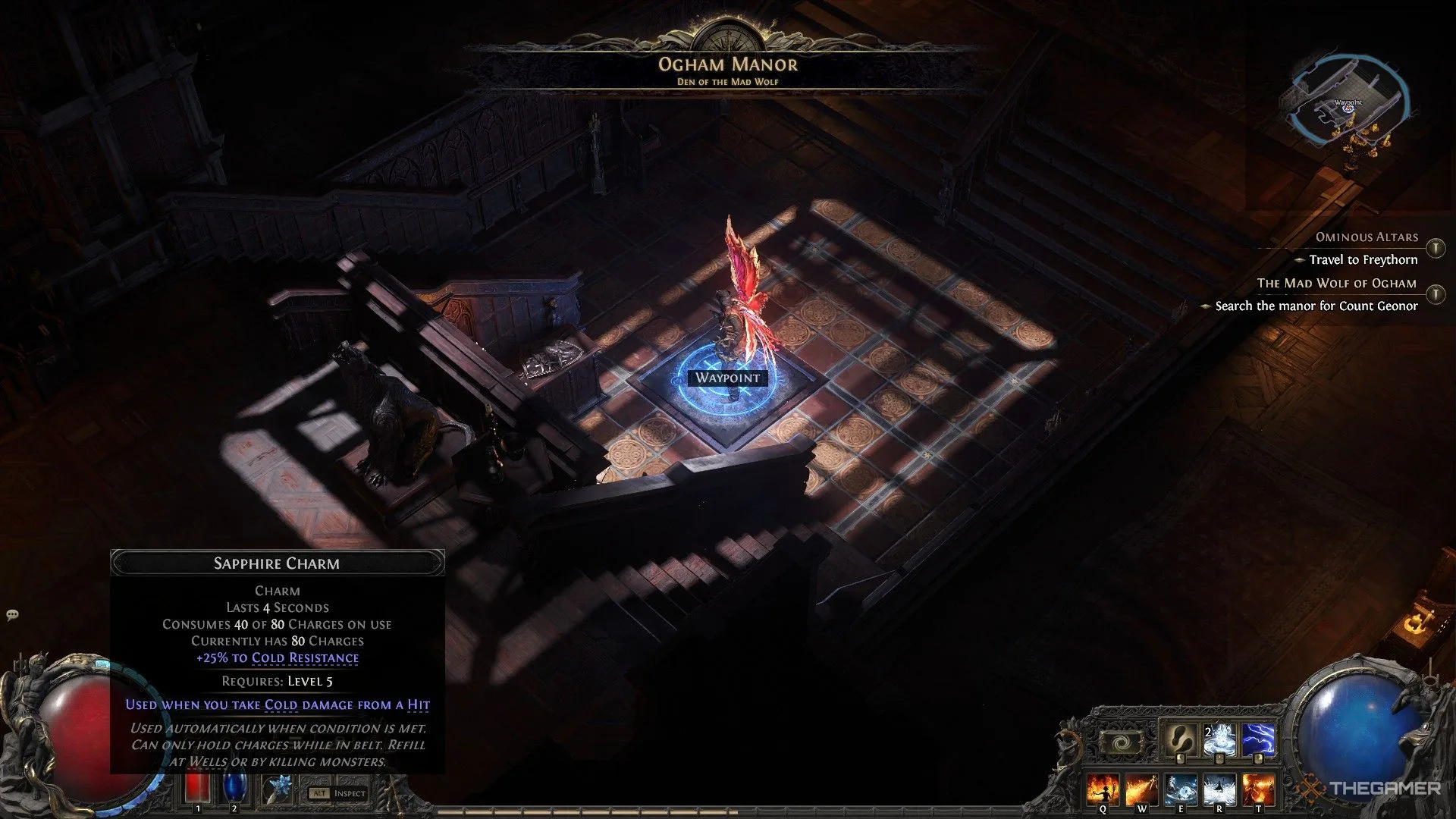Cast the fire skill bound to Q
This screenshot has width=1456, height=819.
click(x=1103, y=790)
